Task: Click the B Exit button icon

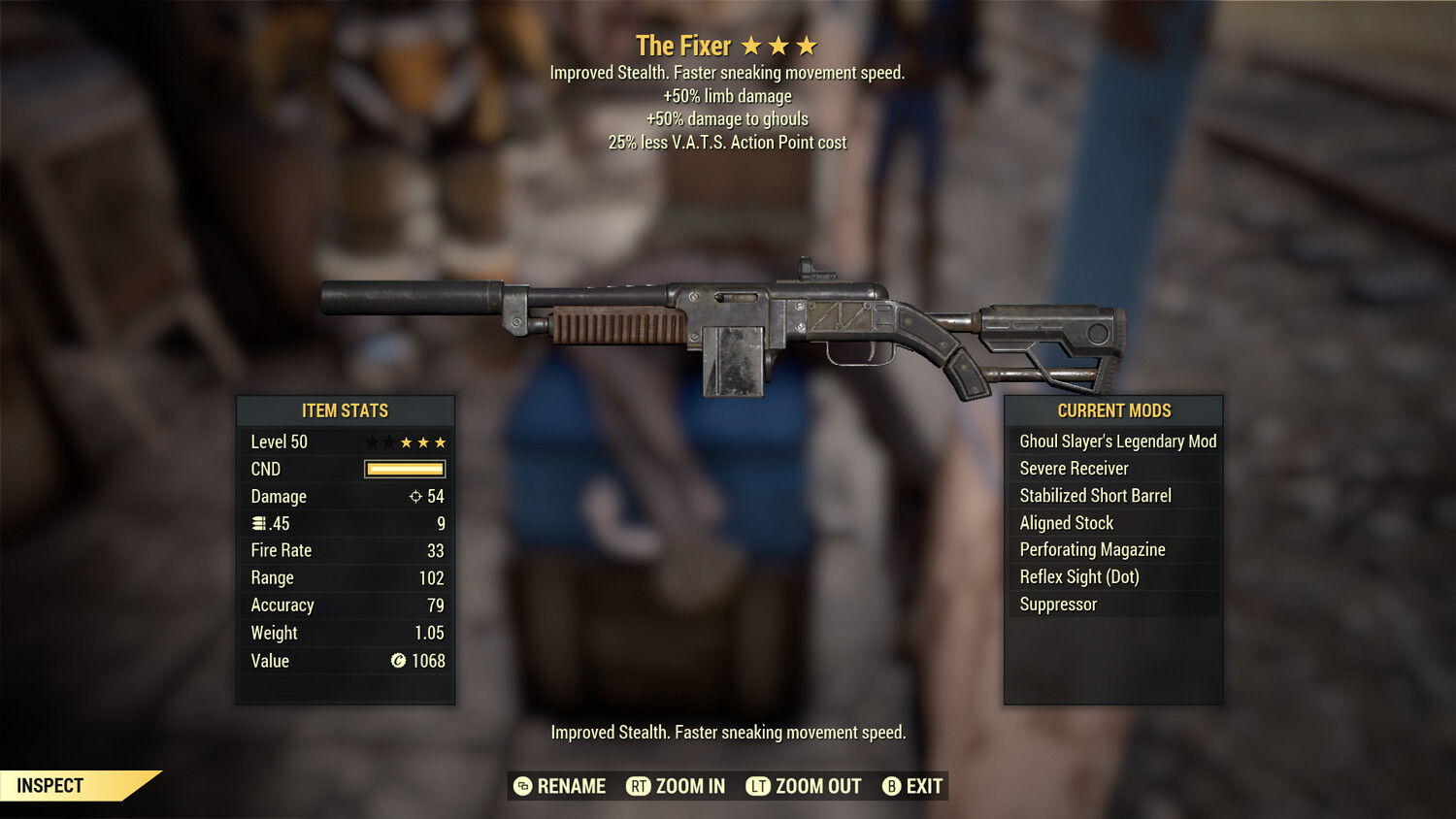Action: (x=890, y=786)
